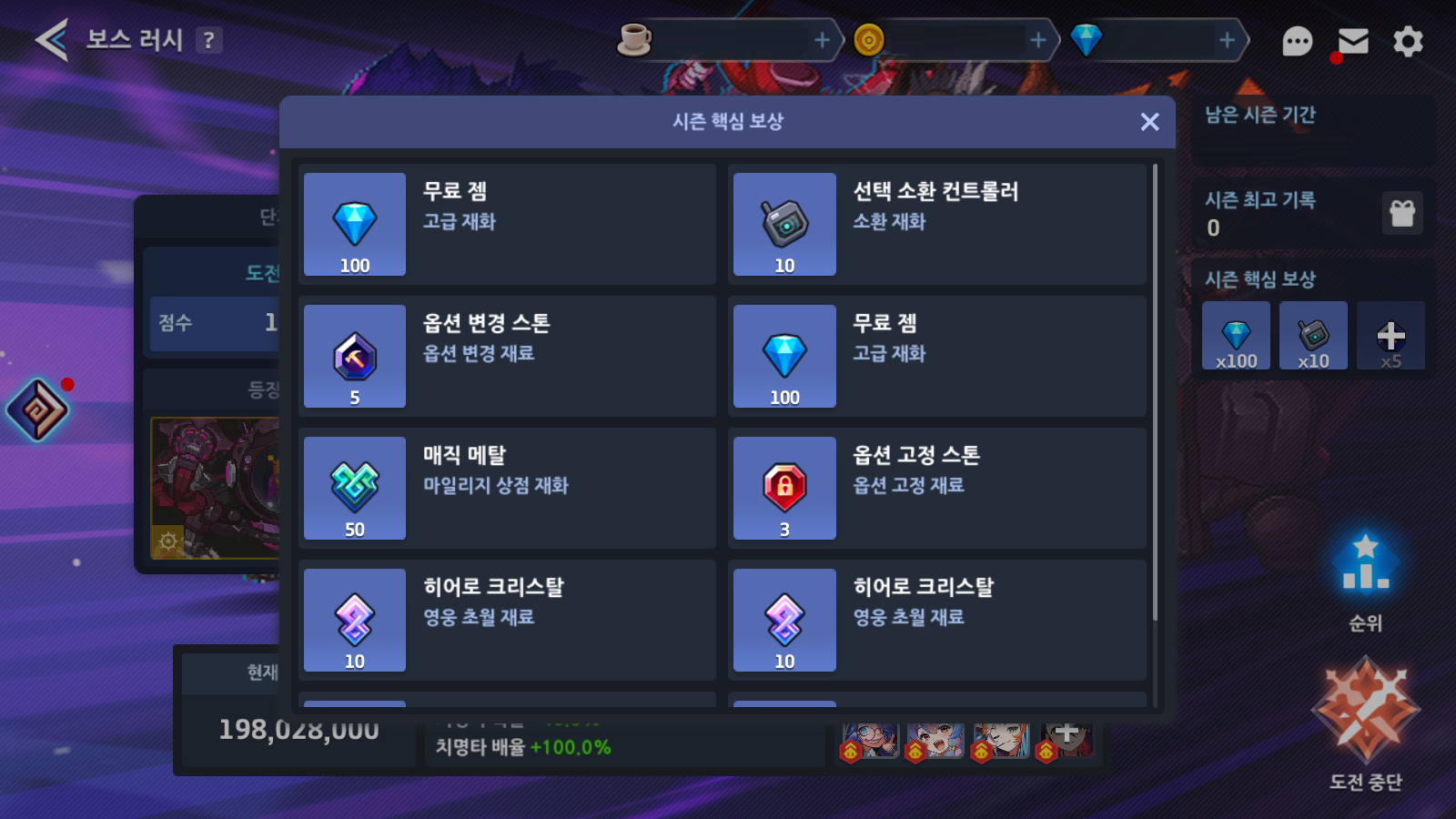Add more gems with plus button

(x=1227, y=40)
